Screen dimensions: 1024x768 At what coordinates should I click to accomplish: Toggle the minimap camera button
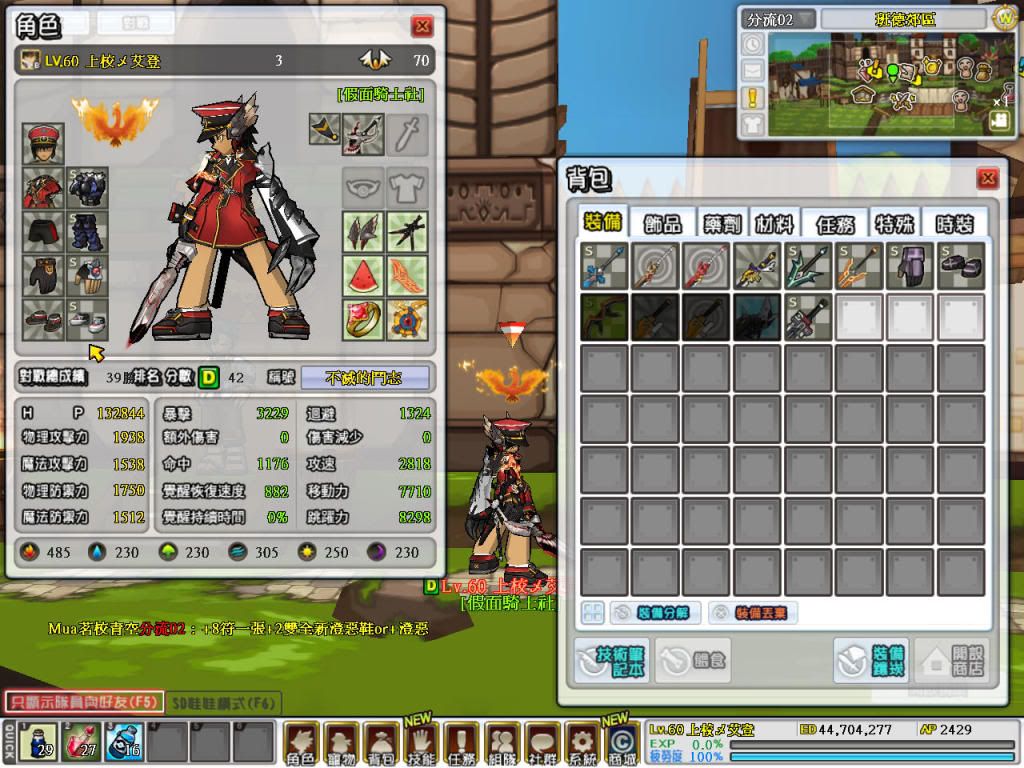tap(999, 120)
